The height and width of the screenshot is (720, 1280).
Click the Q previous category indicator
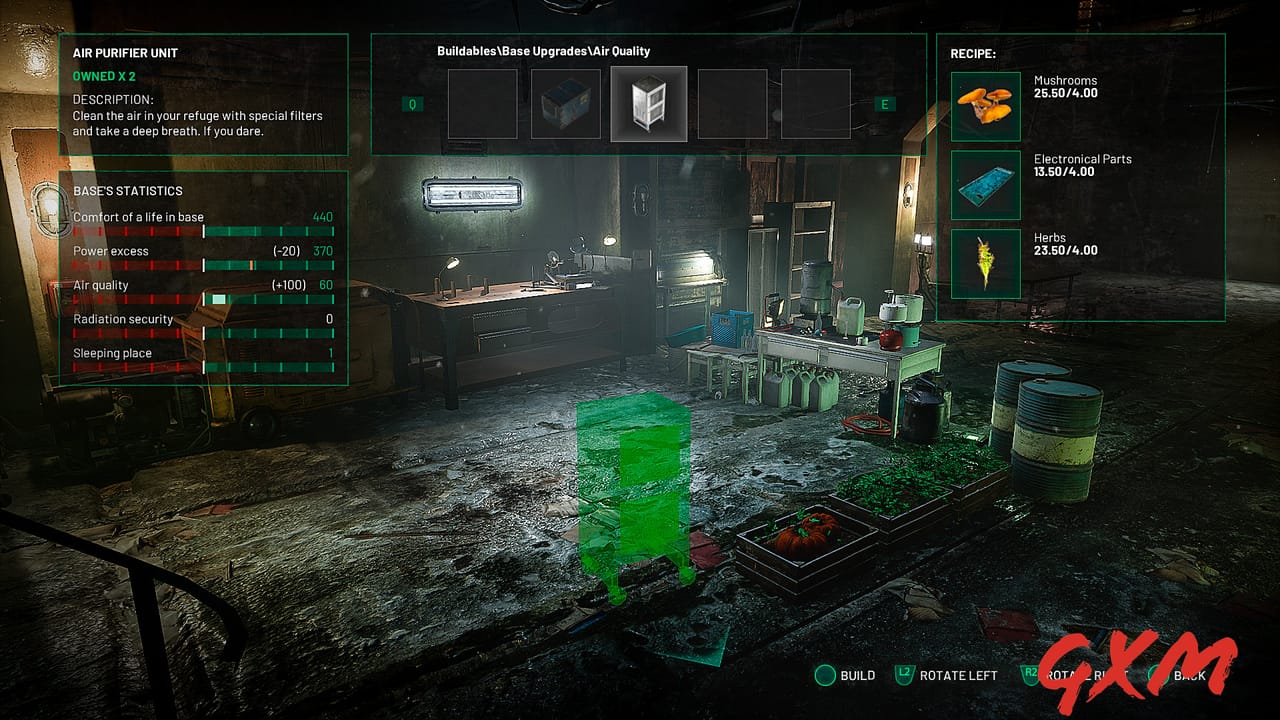tap(410, 103)
